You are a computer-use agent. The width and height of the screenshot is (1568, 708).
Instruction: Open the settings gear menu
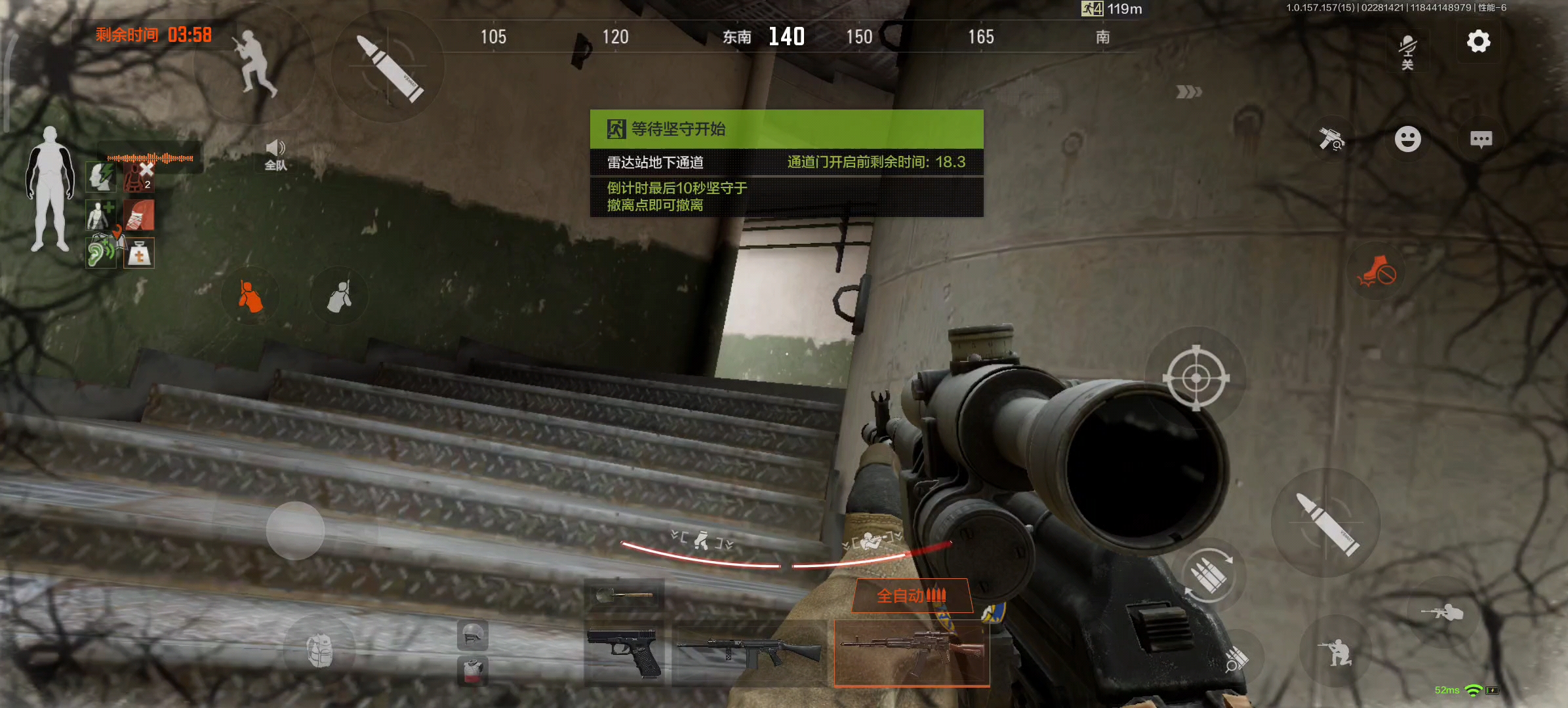[1478, 42]
